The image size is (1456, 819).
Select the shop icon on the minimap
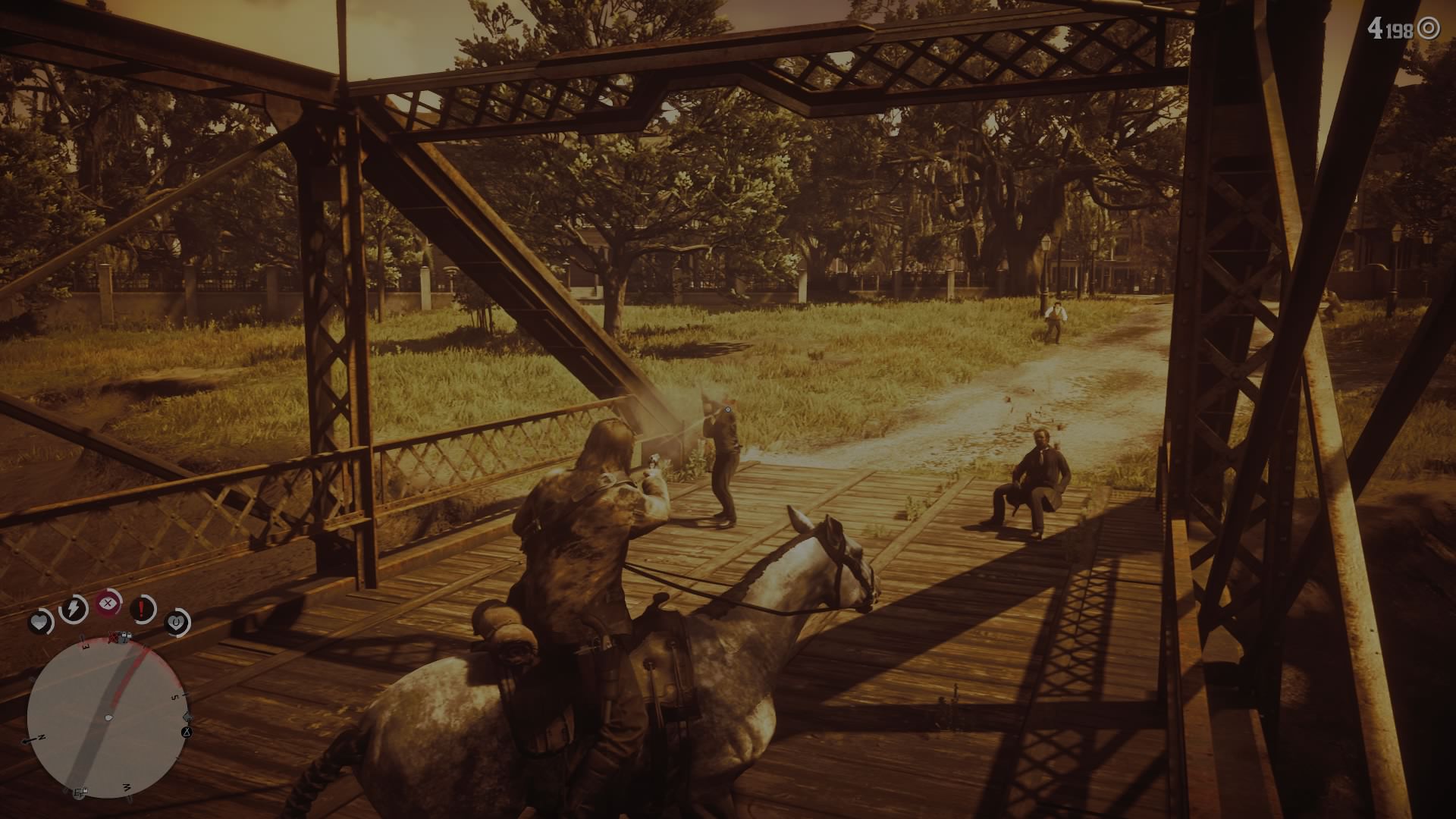[81, 790]
